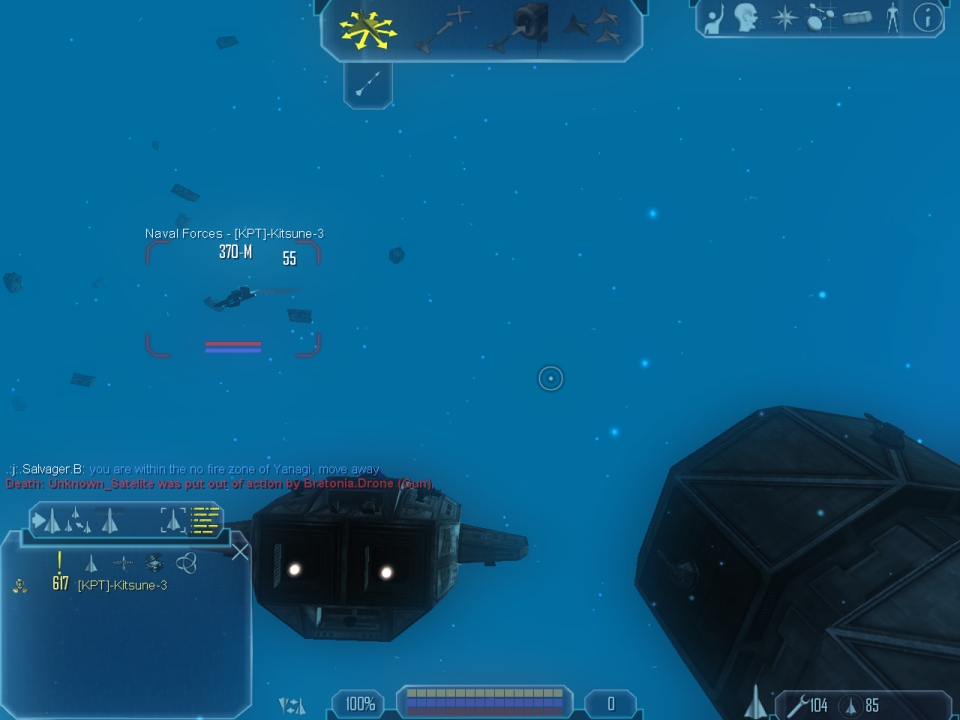Open the cargo inventory icon

[857, 18]
